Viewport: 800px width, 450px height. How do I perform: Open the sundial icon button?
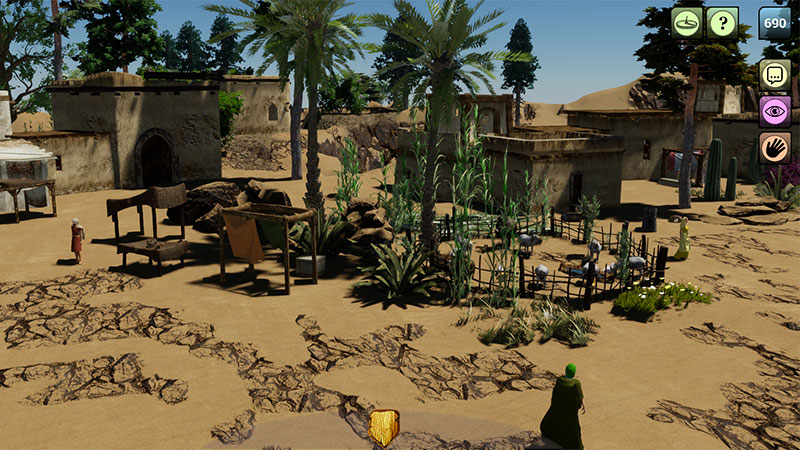pyautogui.click(x=687, y=22)
